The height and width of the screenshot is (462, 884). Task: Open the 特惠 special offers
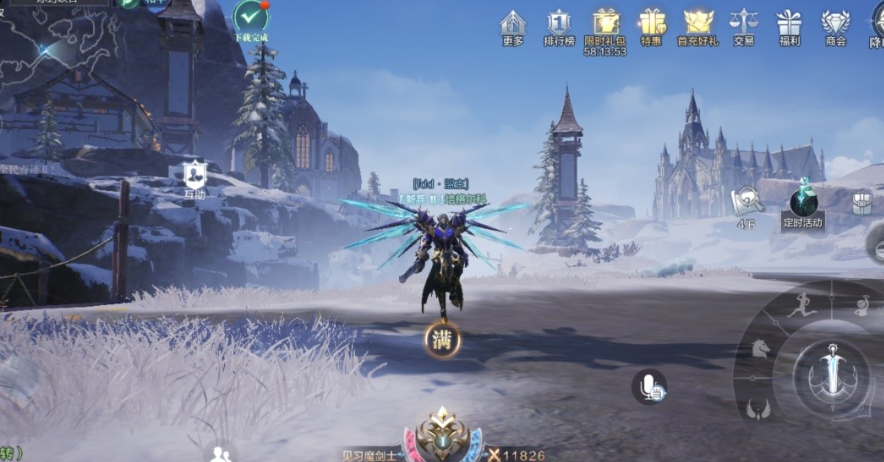(652, 26)
